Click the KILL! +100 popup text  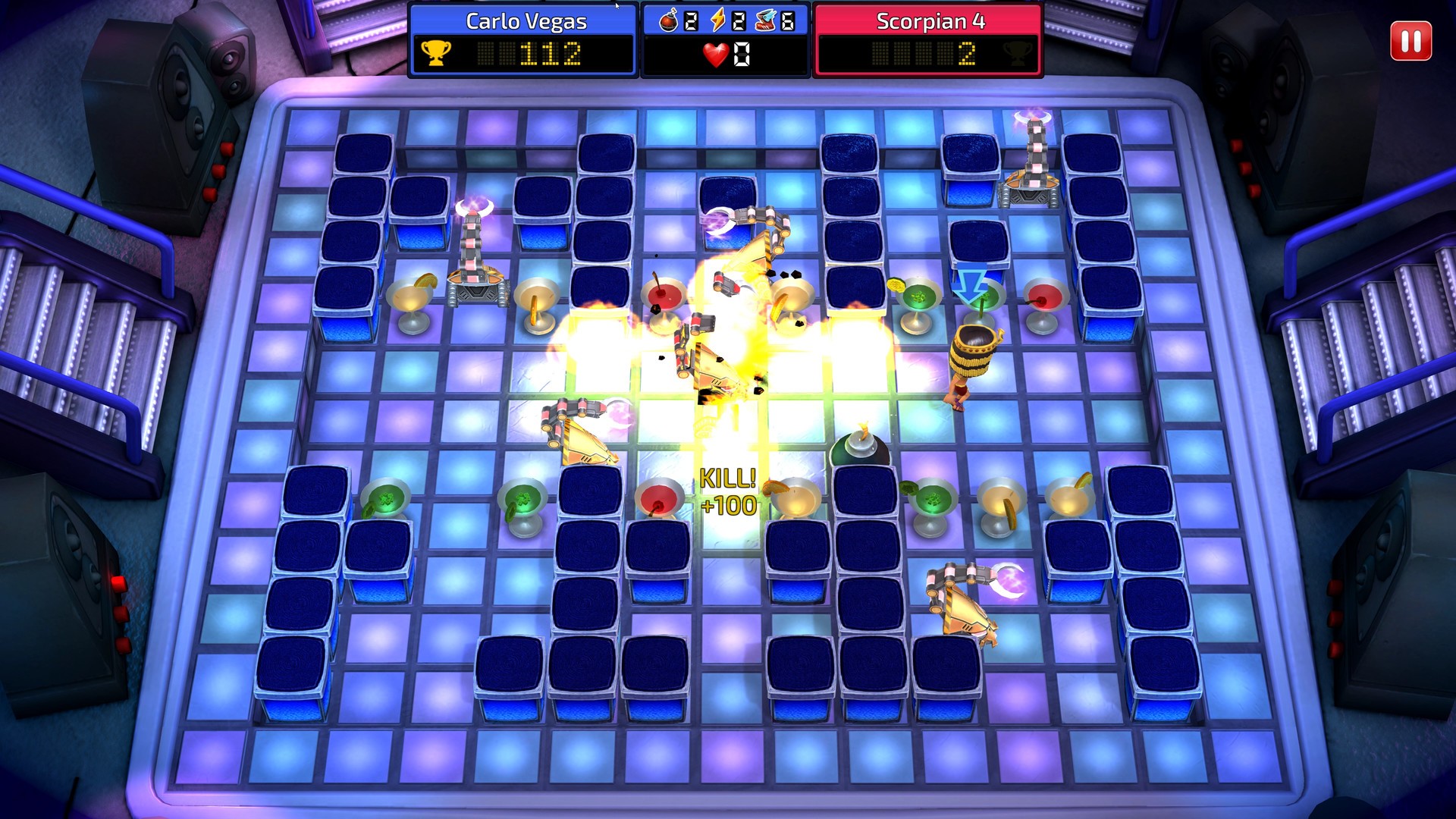(x=726, y=493)
